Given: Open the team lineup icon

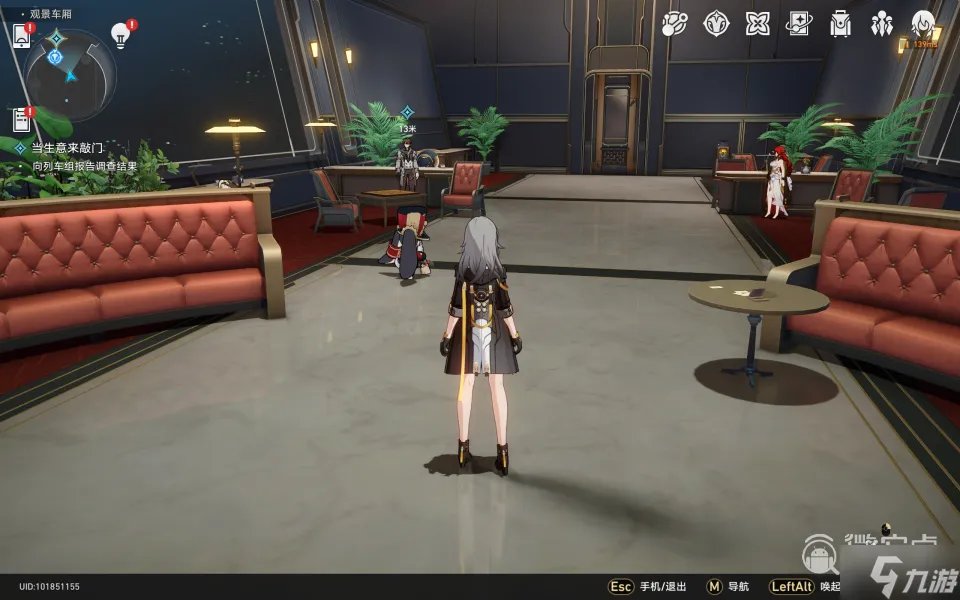Looking at the screenshot, I should [881, 24].
